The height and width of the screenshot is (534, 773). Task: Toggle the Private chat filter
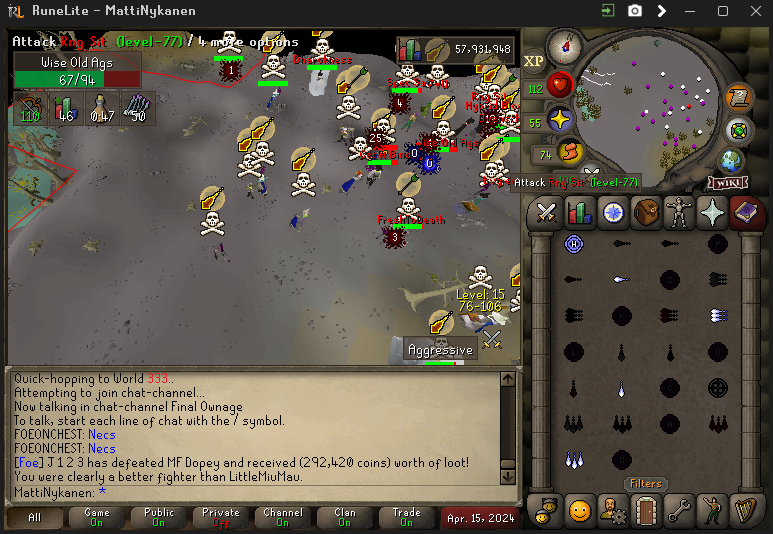coord(221,518)
